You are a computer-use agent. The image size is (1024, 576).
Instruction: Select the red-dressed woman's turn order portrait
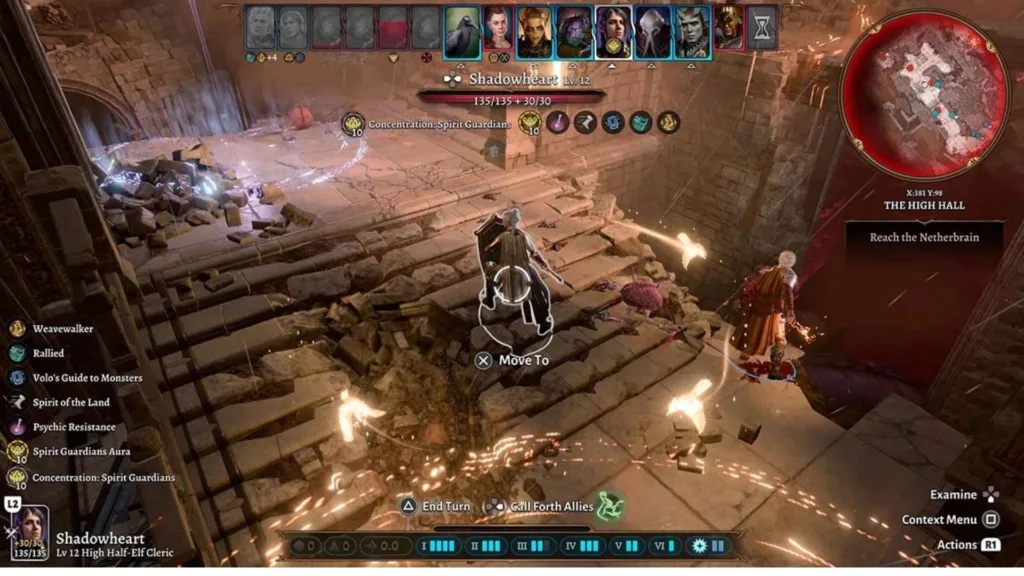click(x=498, y=31)
